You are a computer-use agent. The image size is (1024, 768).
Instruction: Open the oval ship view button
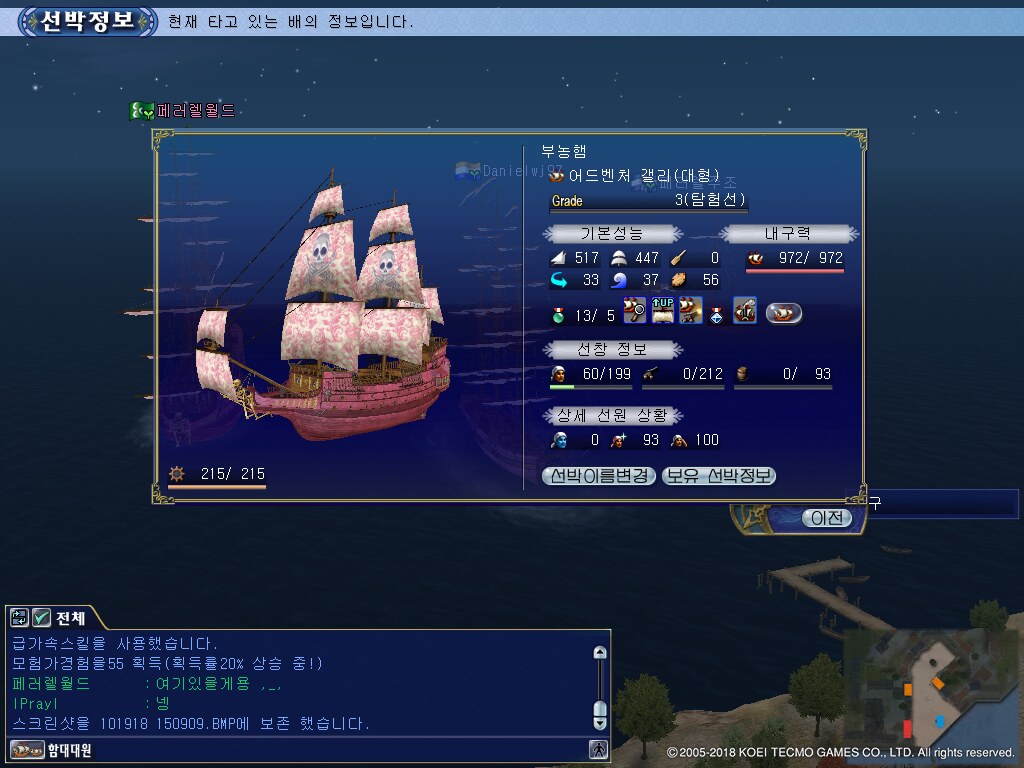(x=784, y=313)
